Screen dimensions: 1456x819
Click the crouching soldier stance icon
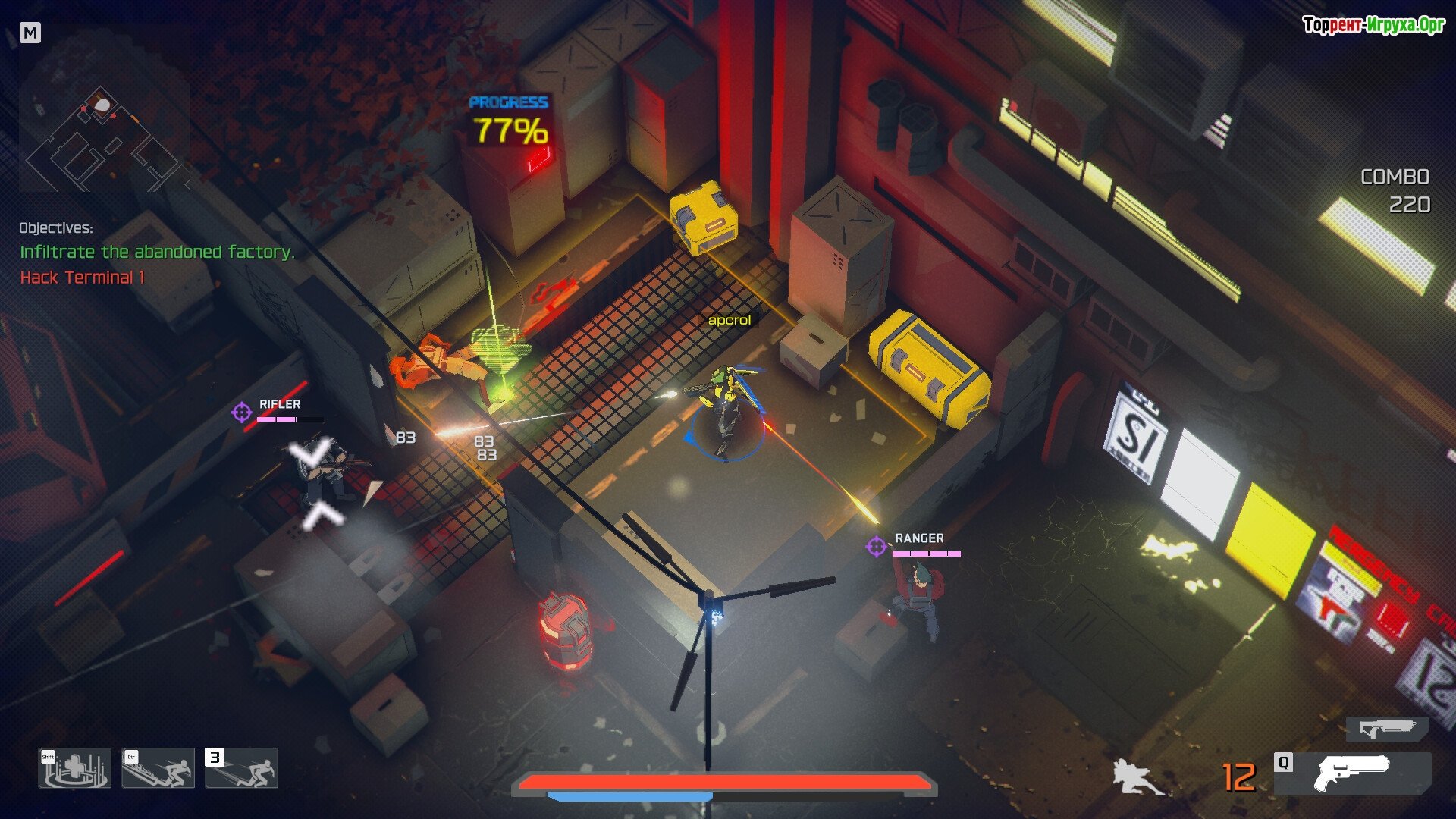point(1135,778)
